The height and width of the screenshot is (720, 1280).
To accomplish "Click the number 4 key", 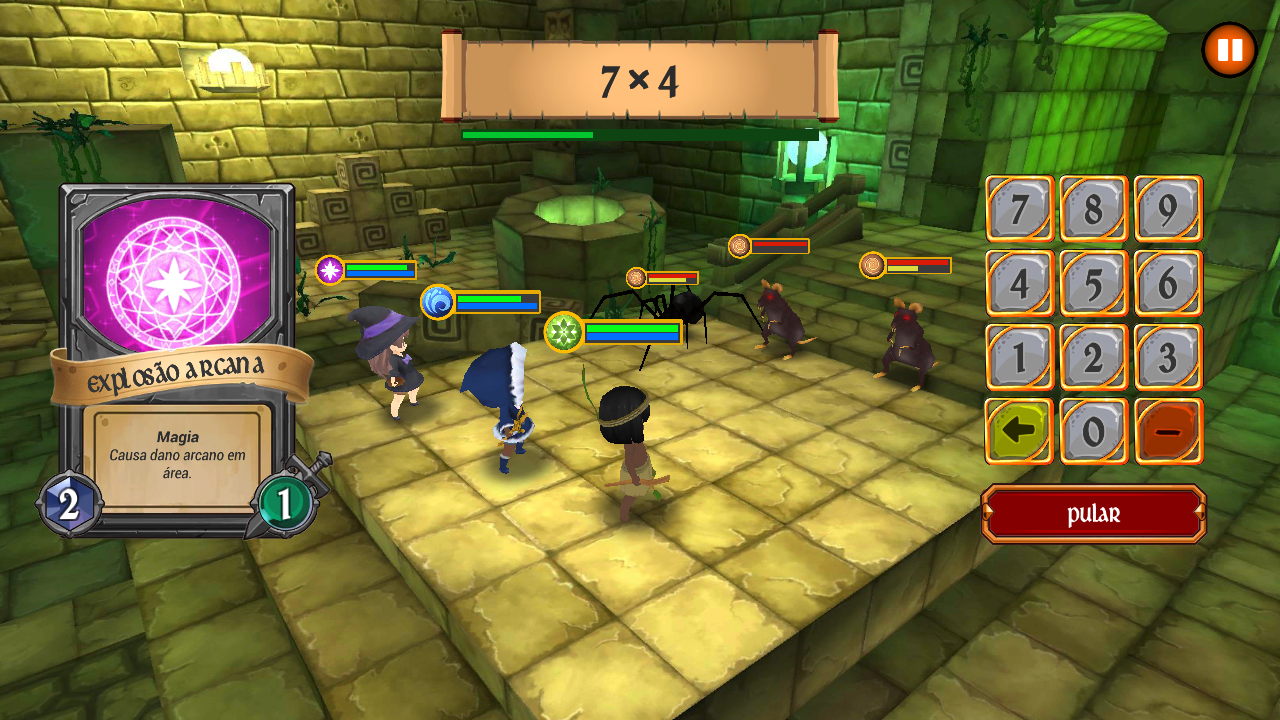I will (1020, 283).
